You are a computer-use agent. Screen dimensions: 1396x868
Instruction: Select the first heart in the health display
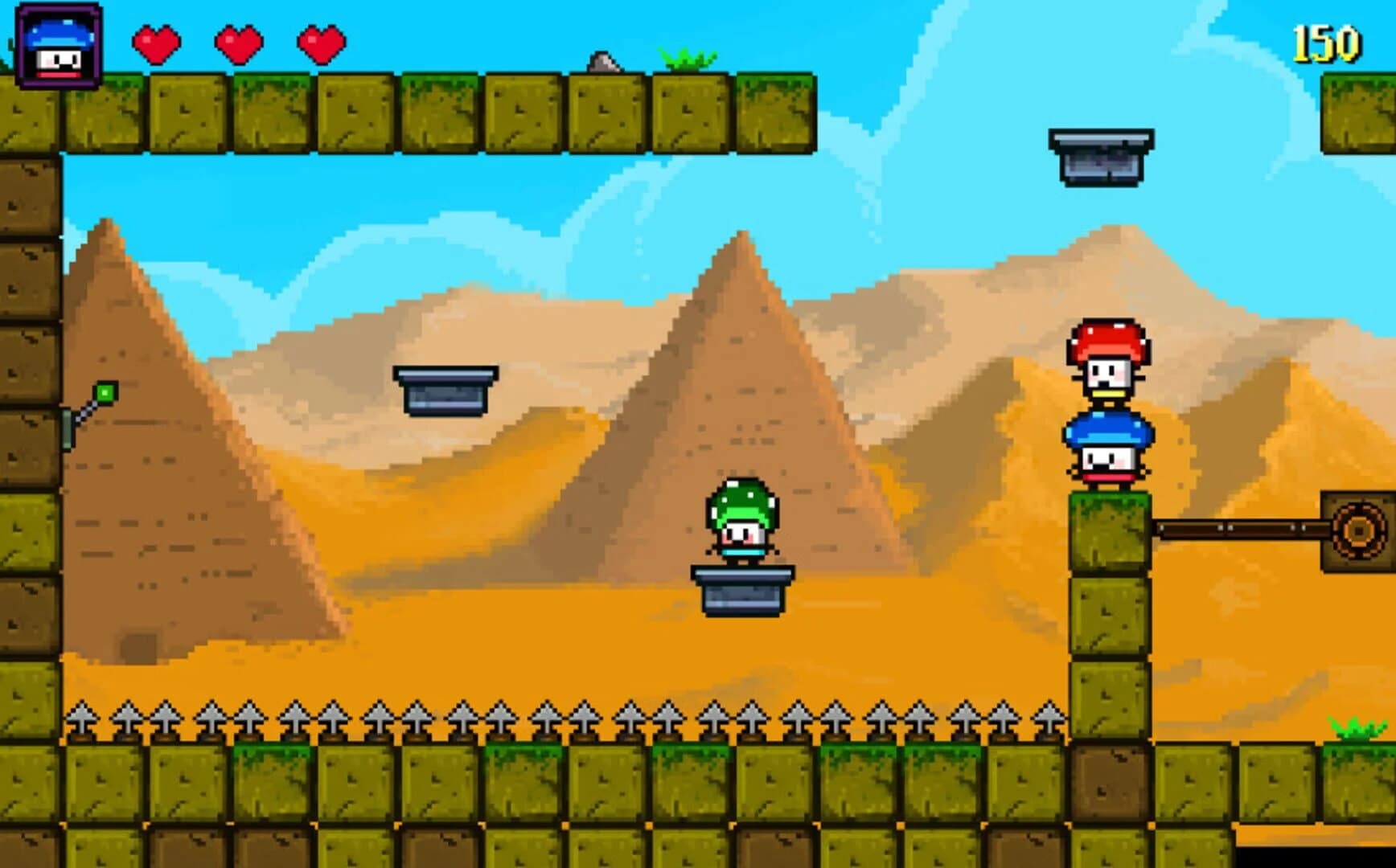point(158,46)
